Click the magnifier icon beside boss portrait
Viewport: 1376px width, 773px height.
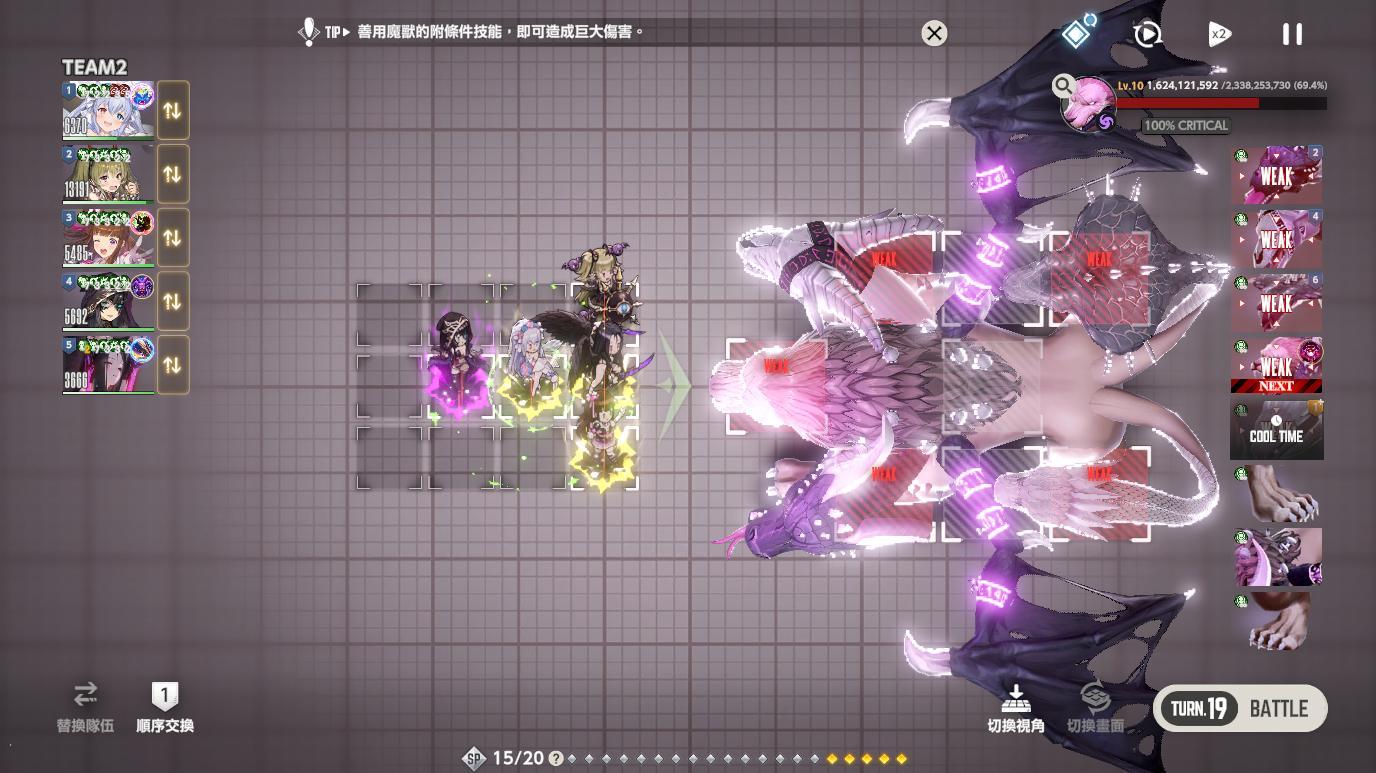tap(1063, 85)
